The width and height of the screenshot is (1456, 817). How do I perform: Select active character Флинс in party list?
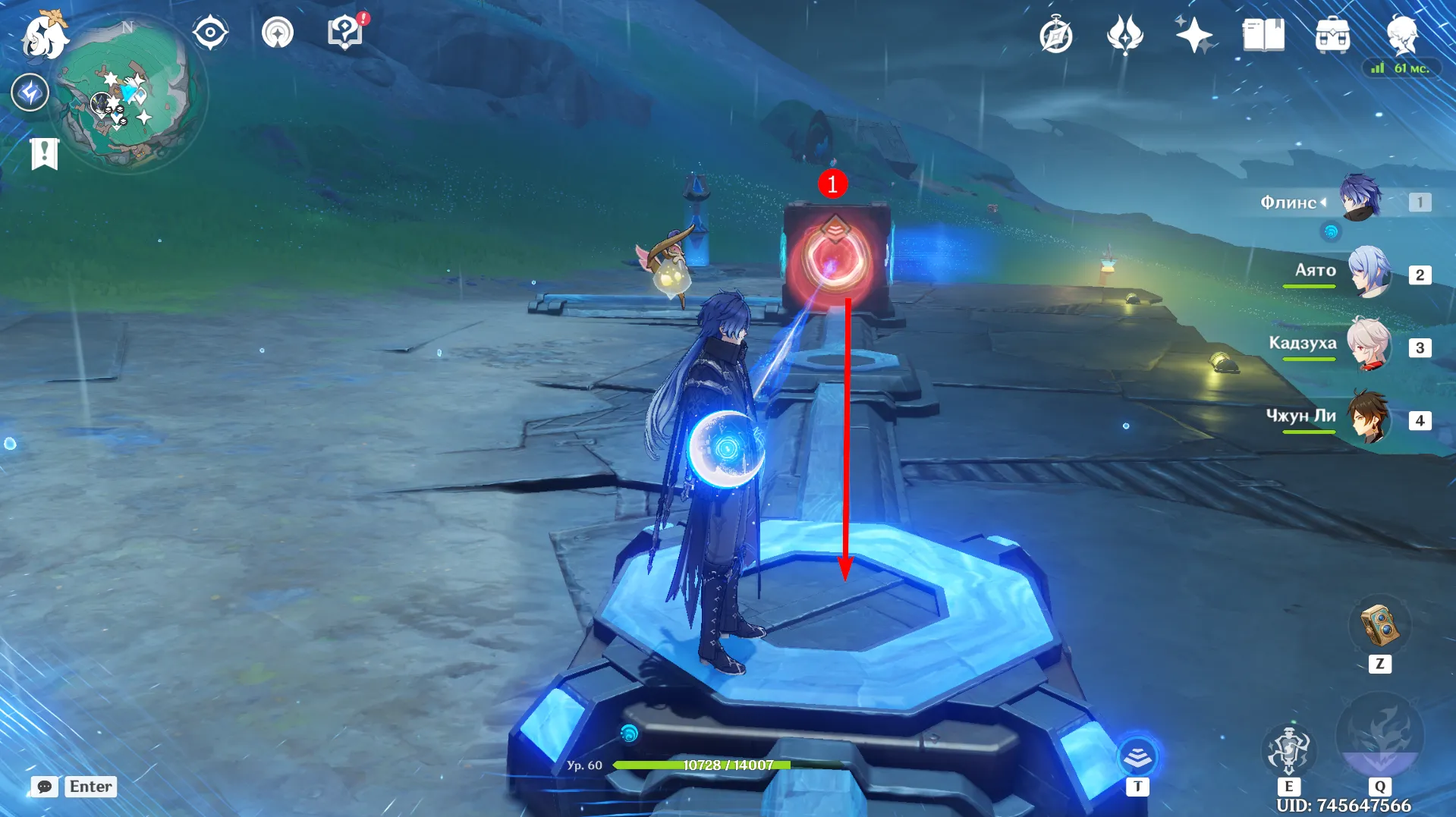[x=1360, y=200]
